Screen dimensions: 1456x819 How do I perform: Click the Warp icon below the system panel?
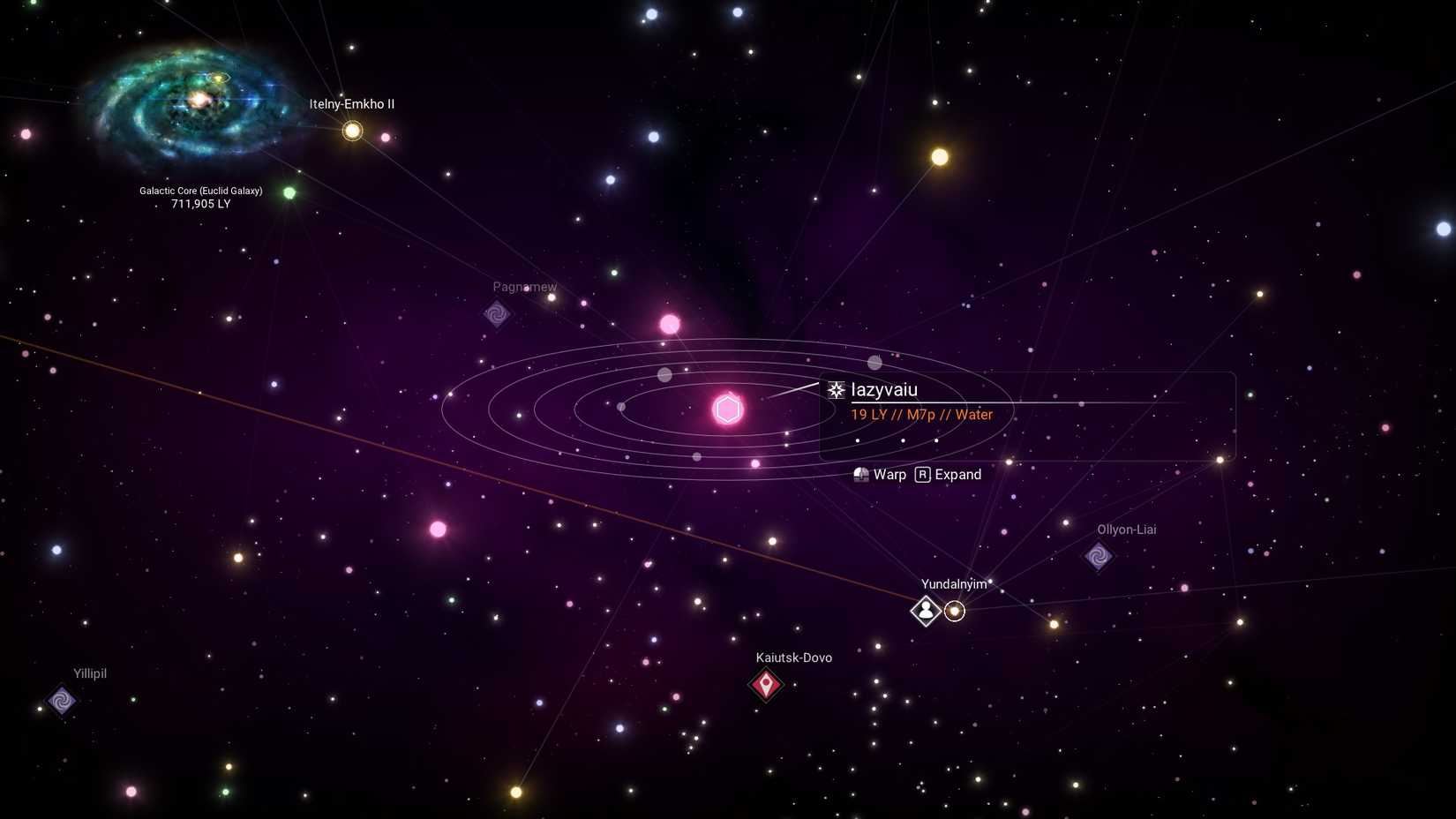click(860, 474)
